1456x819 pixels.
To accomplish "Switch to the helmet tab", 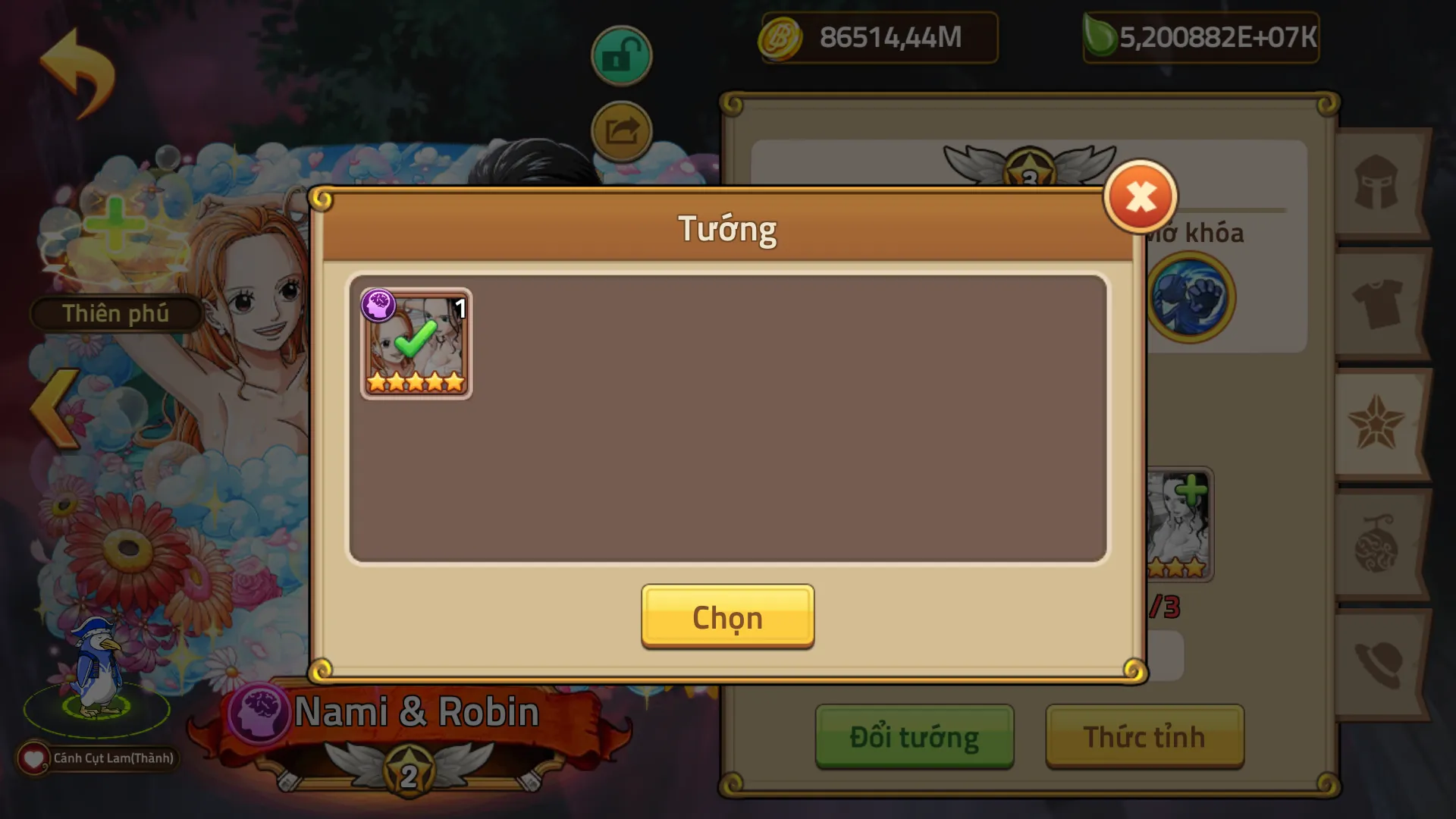I will coord(1376,183).
